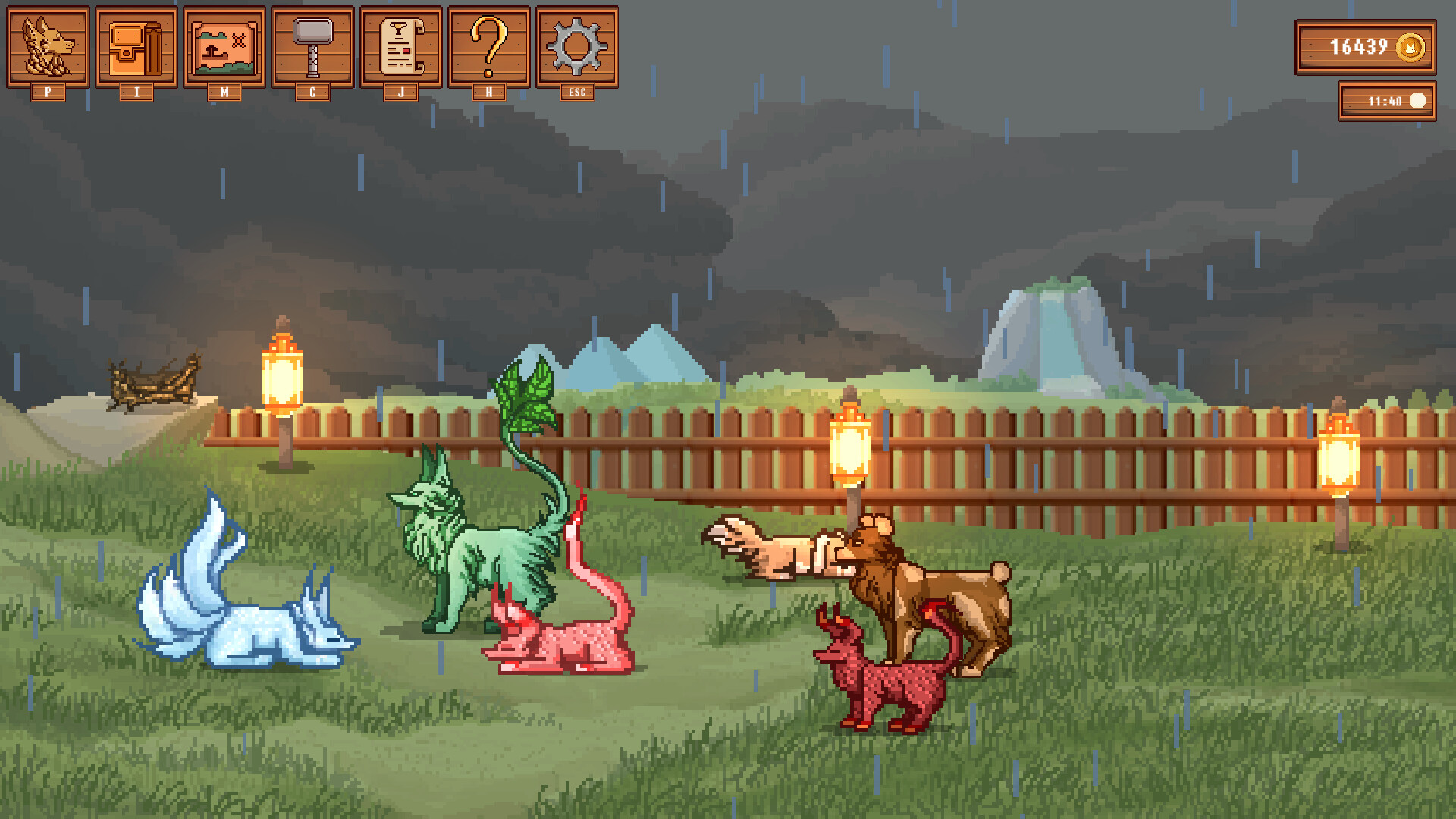Open Settings with the gear ESC icon
Image resolution: width=1456 pixels, height=819 pixels.
[x=577, y=47]
